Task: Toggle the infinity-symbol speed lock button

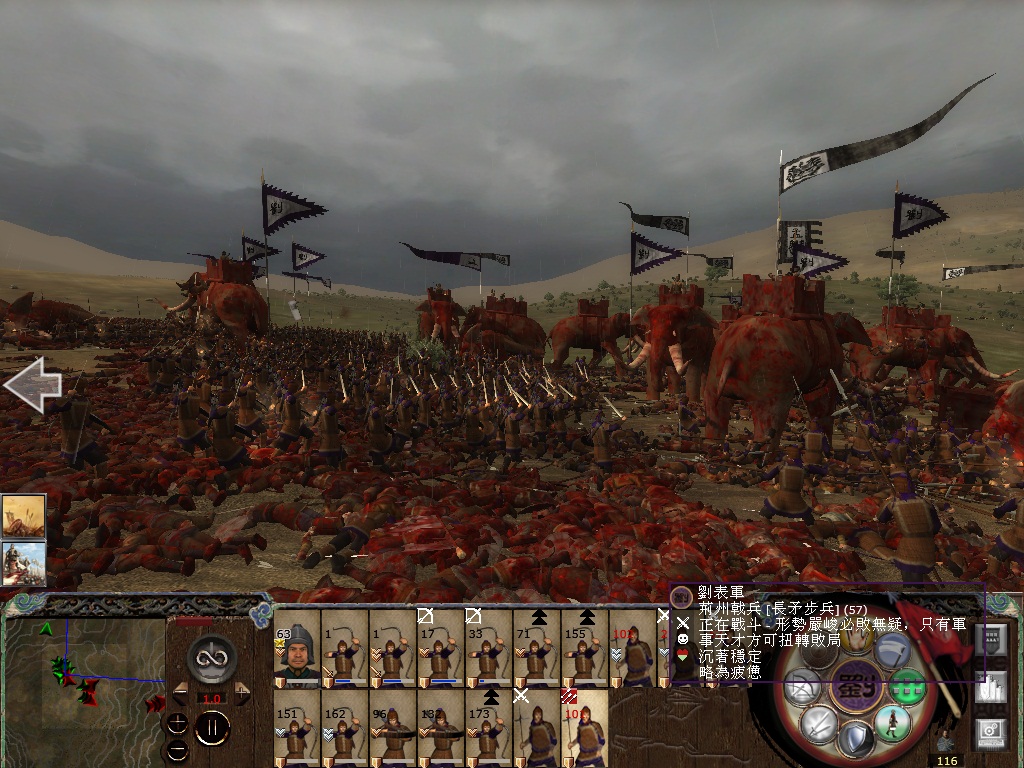Action: [x=211, y=658]
